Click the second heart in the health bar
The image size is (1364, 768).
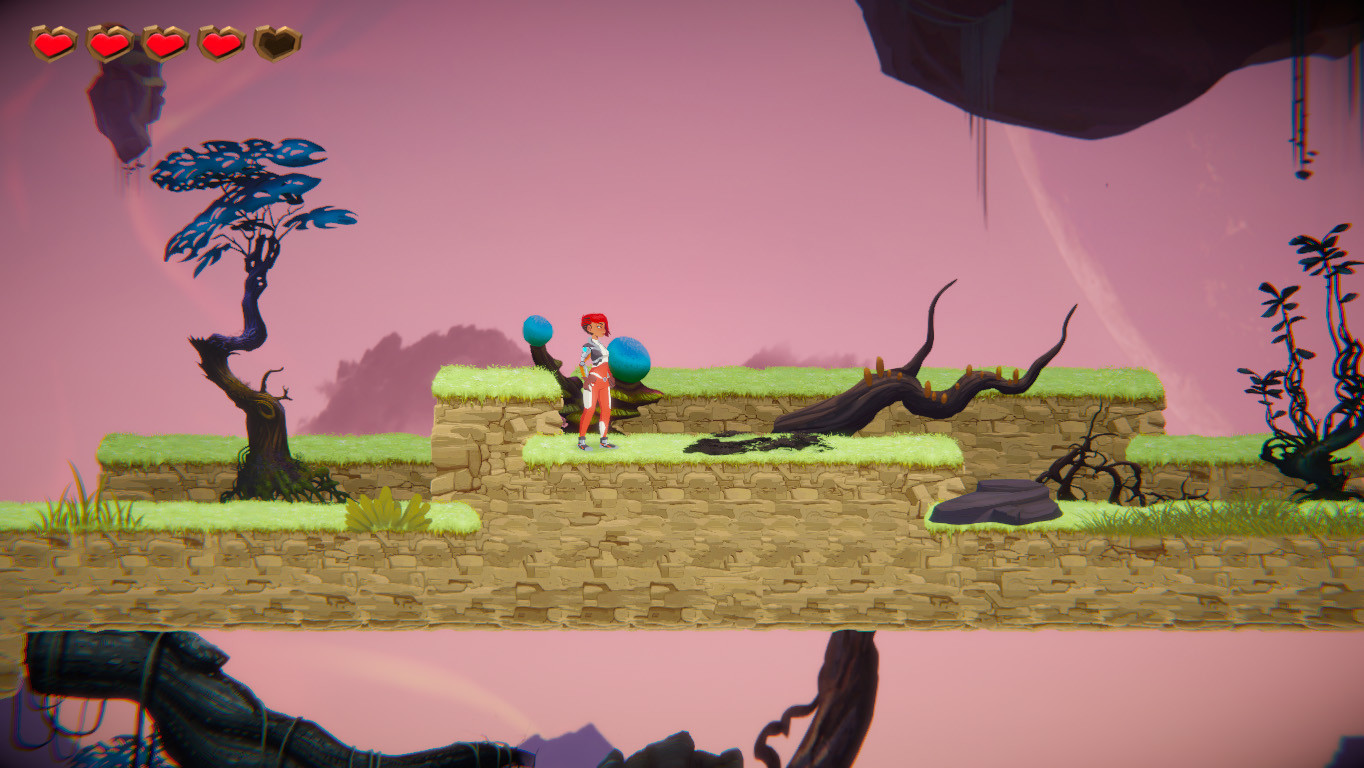click(x=110, y=43)
